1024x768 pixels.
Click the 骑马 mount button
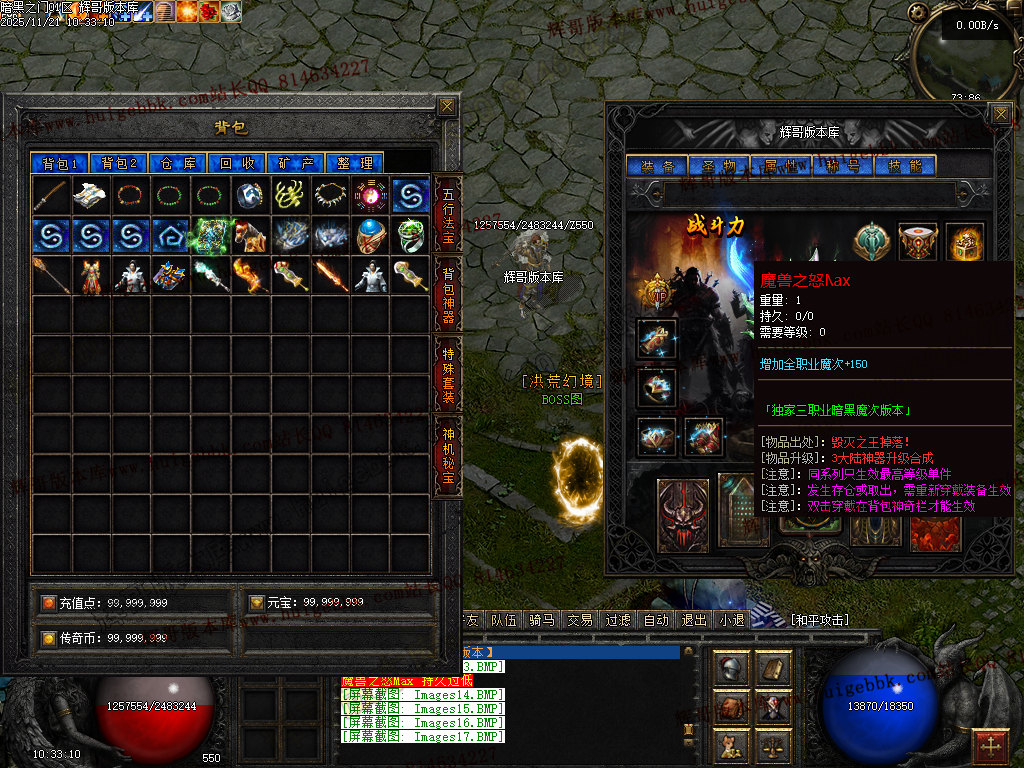tap(542, 620)
